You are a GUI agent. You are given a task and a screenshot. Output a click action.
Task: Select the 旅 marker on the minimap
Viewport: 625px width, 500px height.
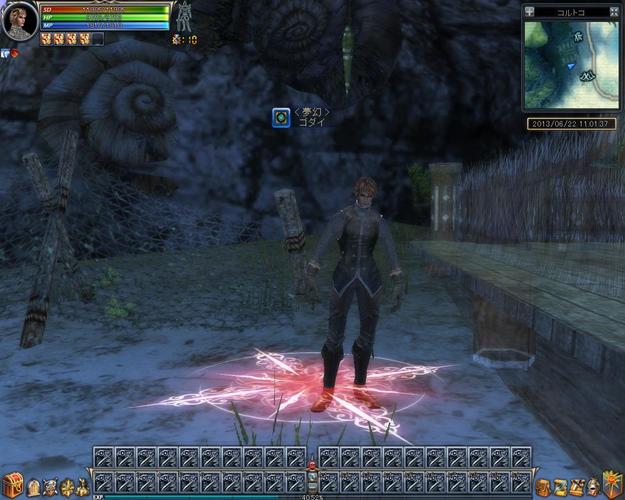575,36
